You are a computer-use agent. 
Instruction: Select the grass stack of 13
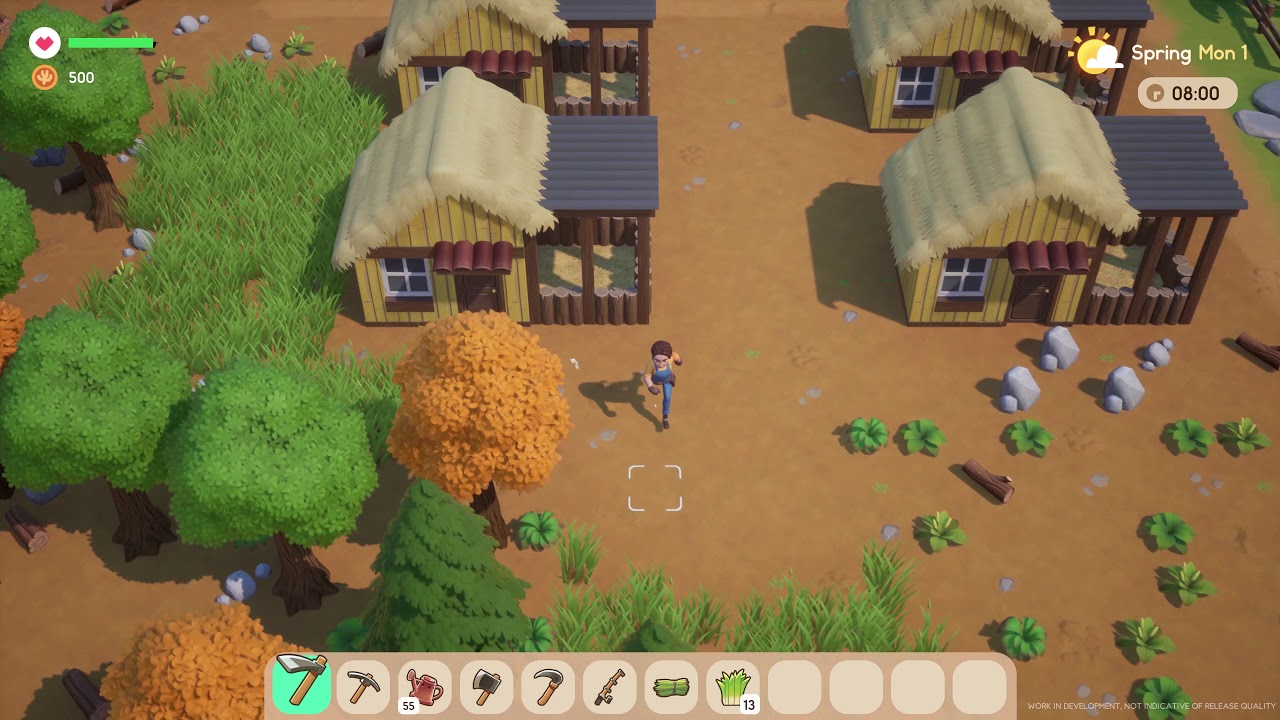[x=733, y=687]
